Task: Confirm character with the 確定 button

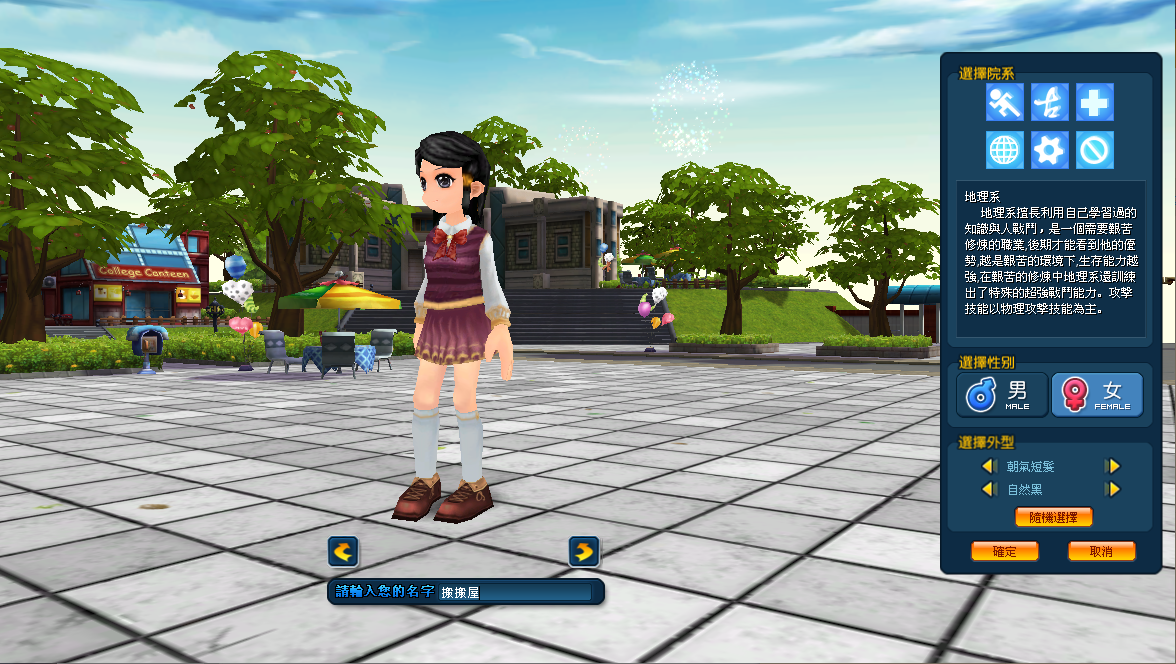Action: (x=1004, y=551)
